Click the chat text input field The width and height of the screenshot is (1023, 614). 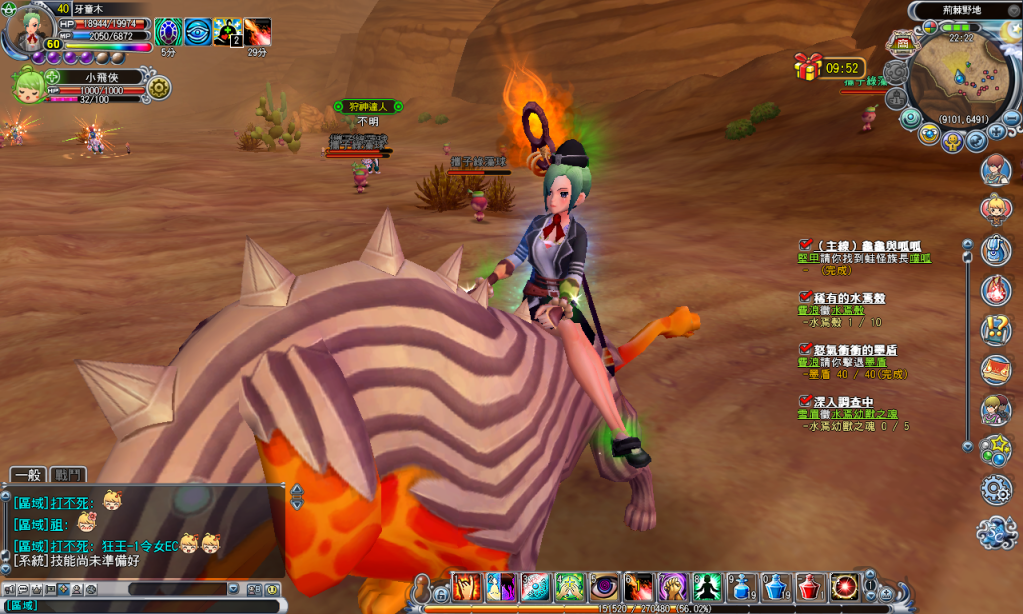150,605
